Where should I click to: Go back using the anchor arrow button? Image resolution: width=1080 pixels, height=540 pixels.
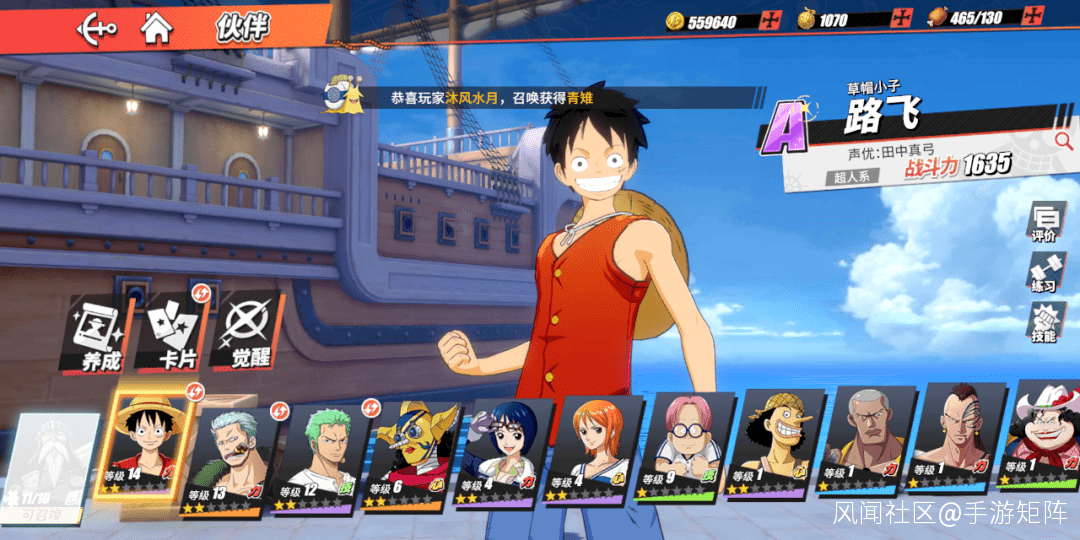click(x=97, y=27)
